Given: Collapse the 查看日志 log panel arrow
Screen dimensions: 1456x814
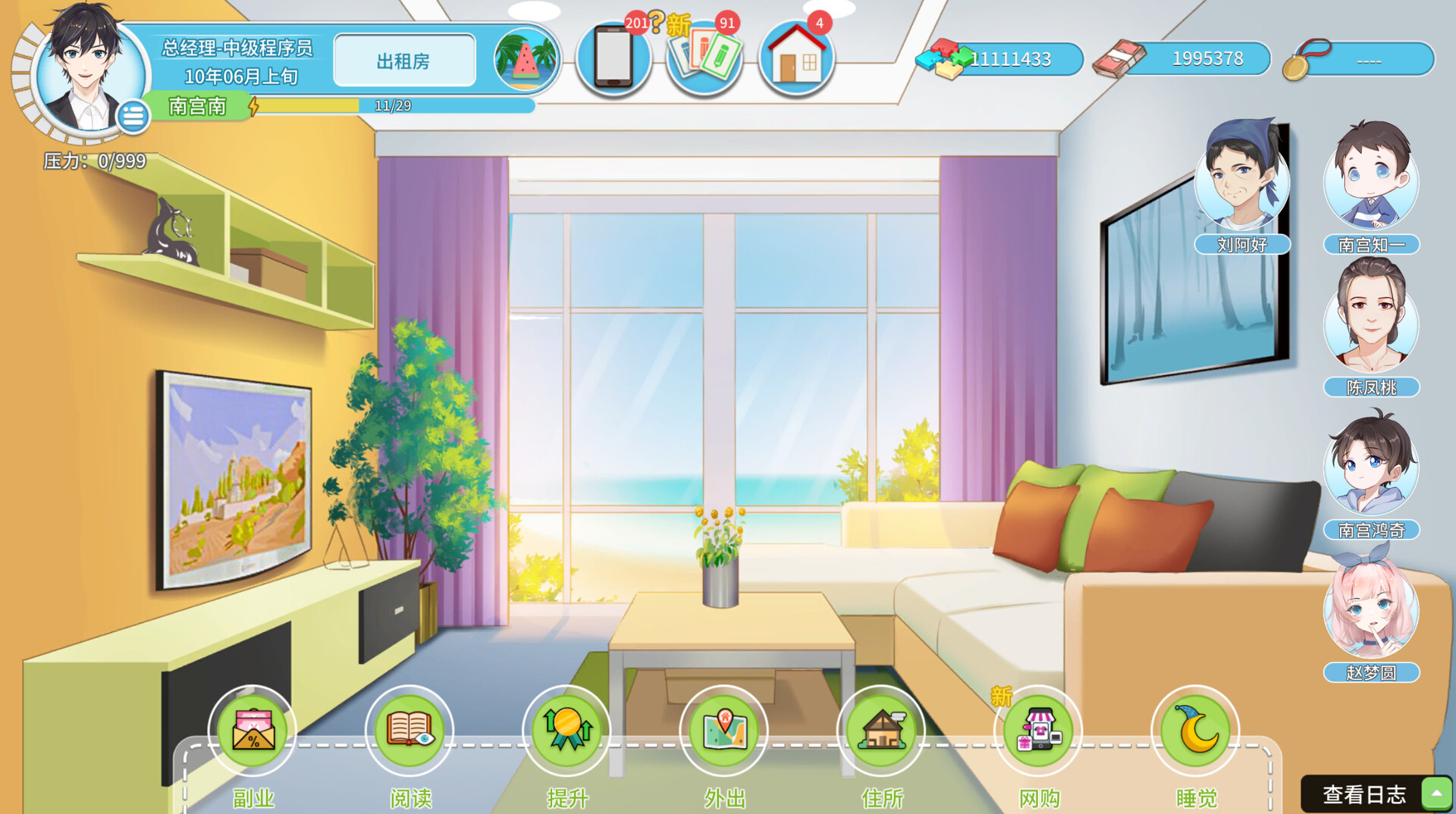Looking at the screenshot, I should [1432, 794].
